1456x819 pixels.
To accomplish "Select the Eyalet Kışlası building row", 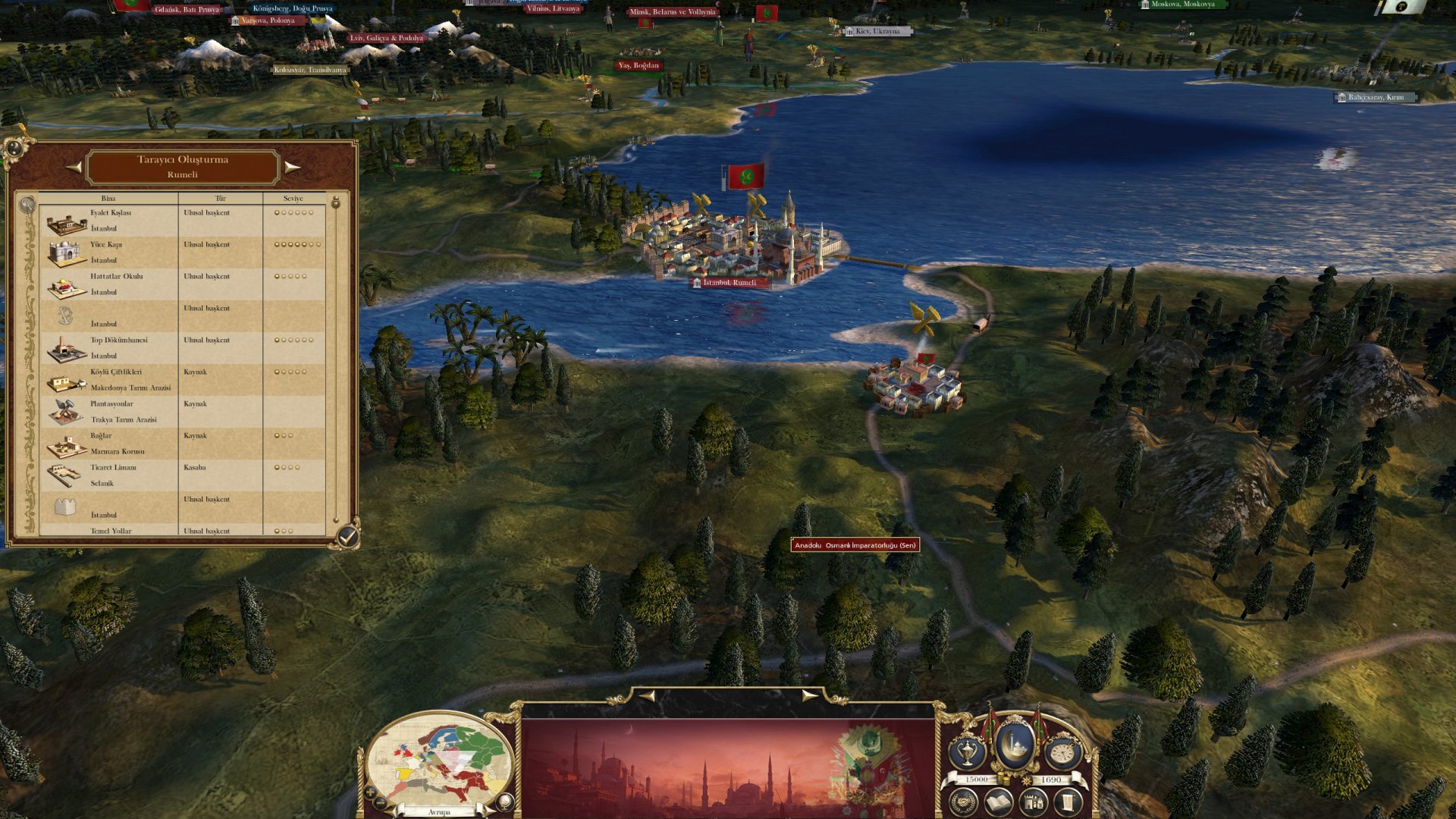I will (182, 221).
